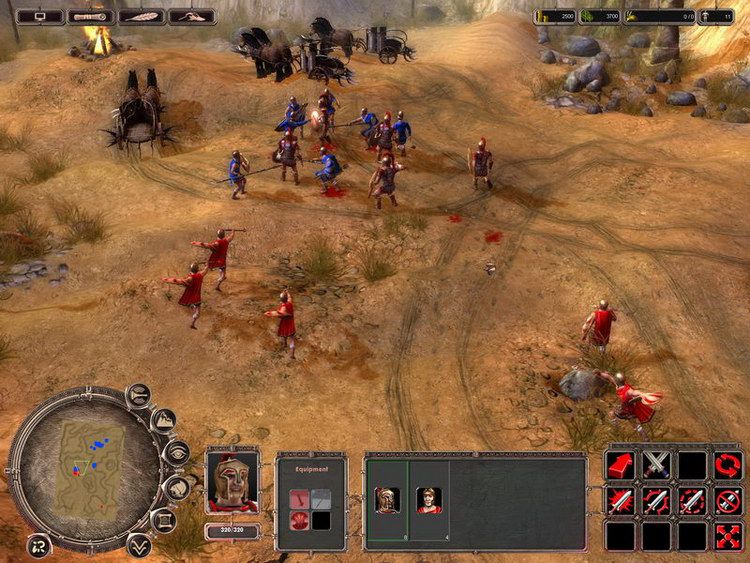Activate the red arrow move command
Screen dimensions: 750x563
620,466
